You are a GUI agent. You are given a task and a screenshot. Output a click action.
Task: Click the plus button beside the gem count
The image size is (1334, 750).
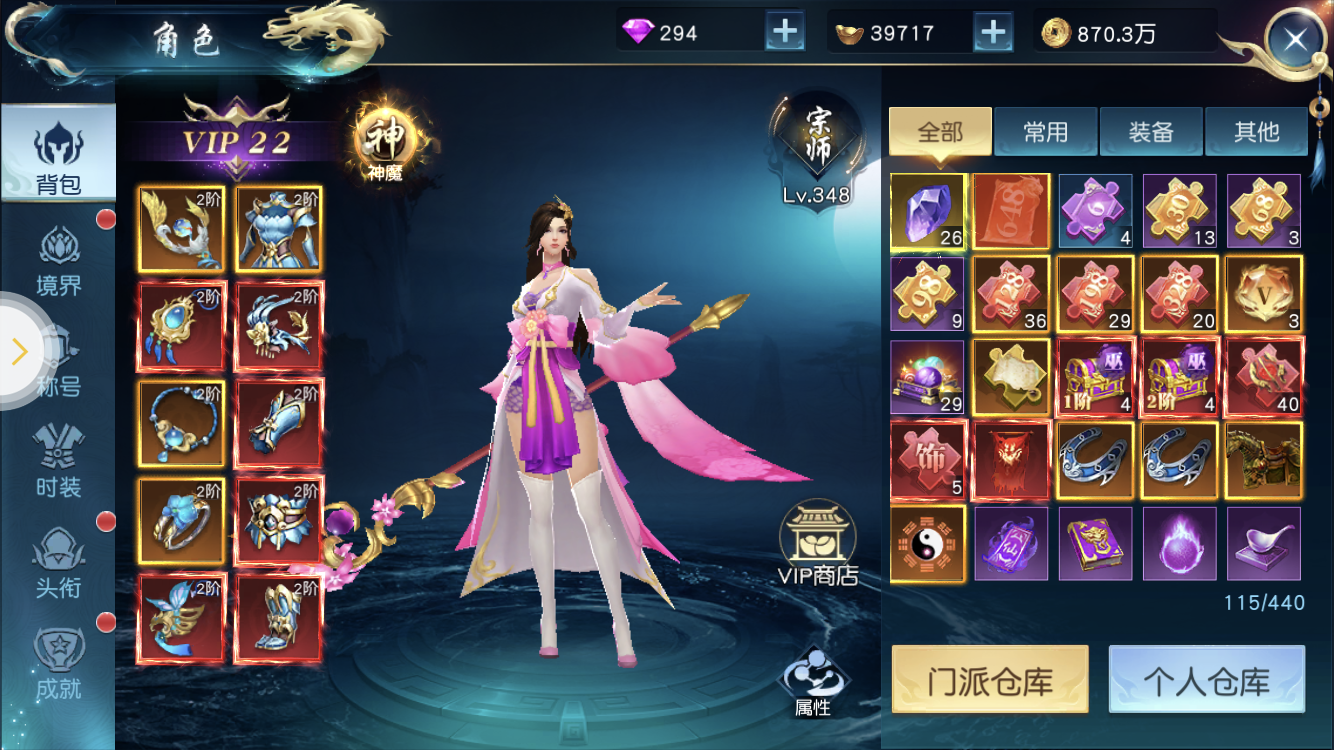click(785, 30)
